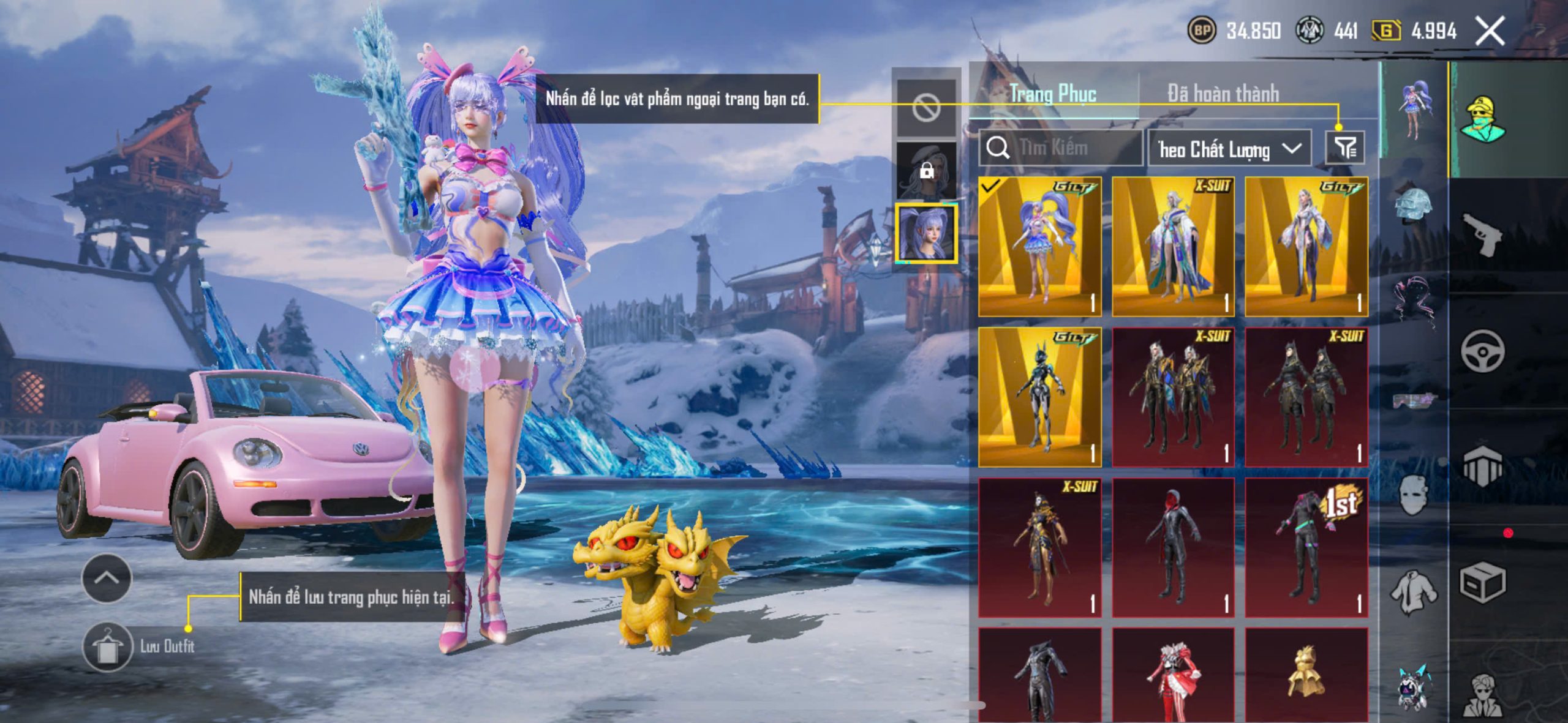Select the red-hooded black suit tile
The height and width of the screenshot is (723, 1568).
1173,547
